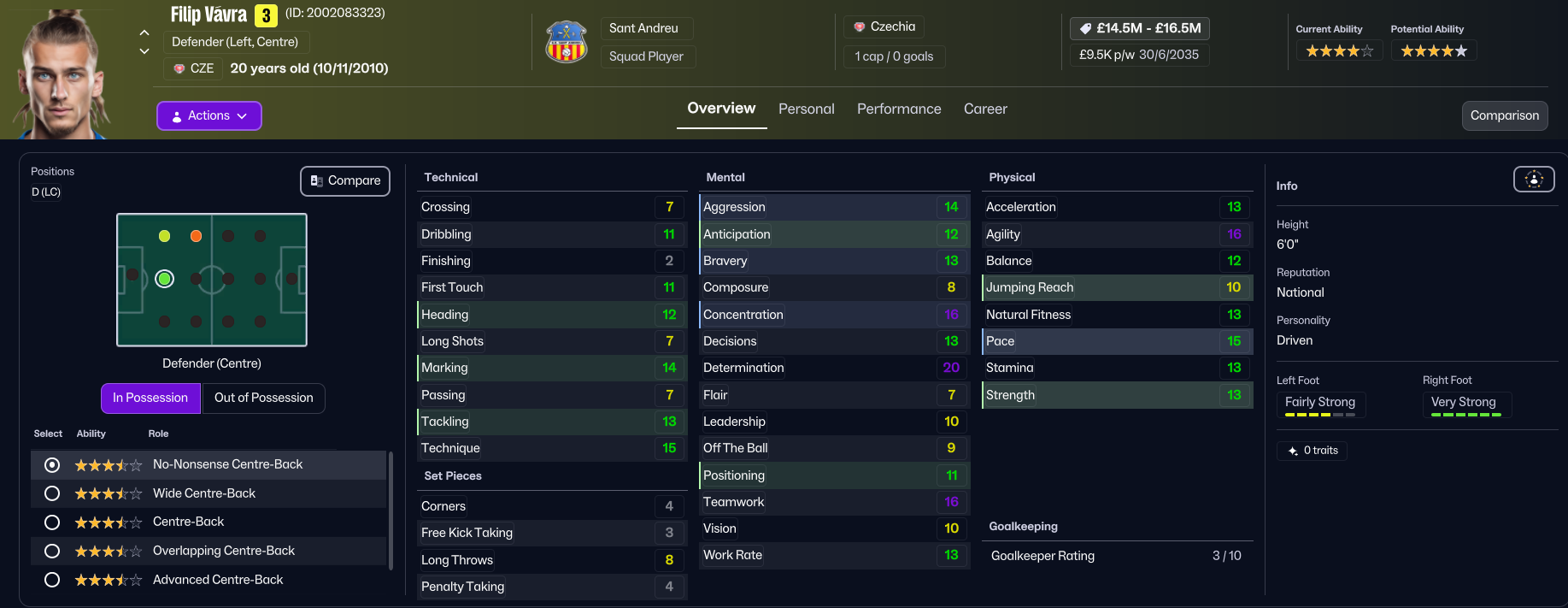
Task: Choose the Wide Centre-Back role
Action: point(52,493)
